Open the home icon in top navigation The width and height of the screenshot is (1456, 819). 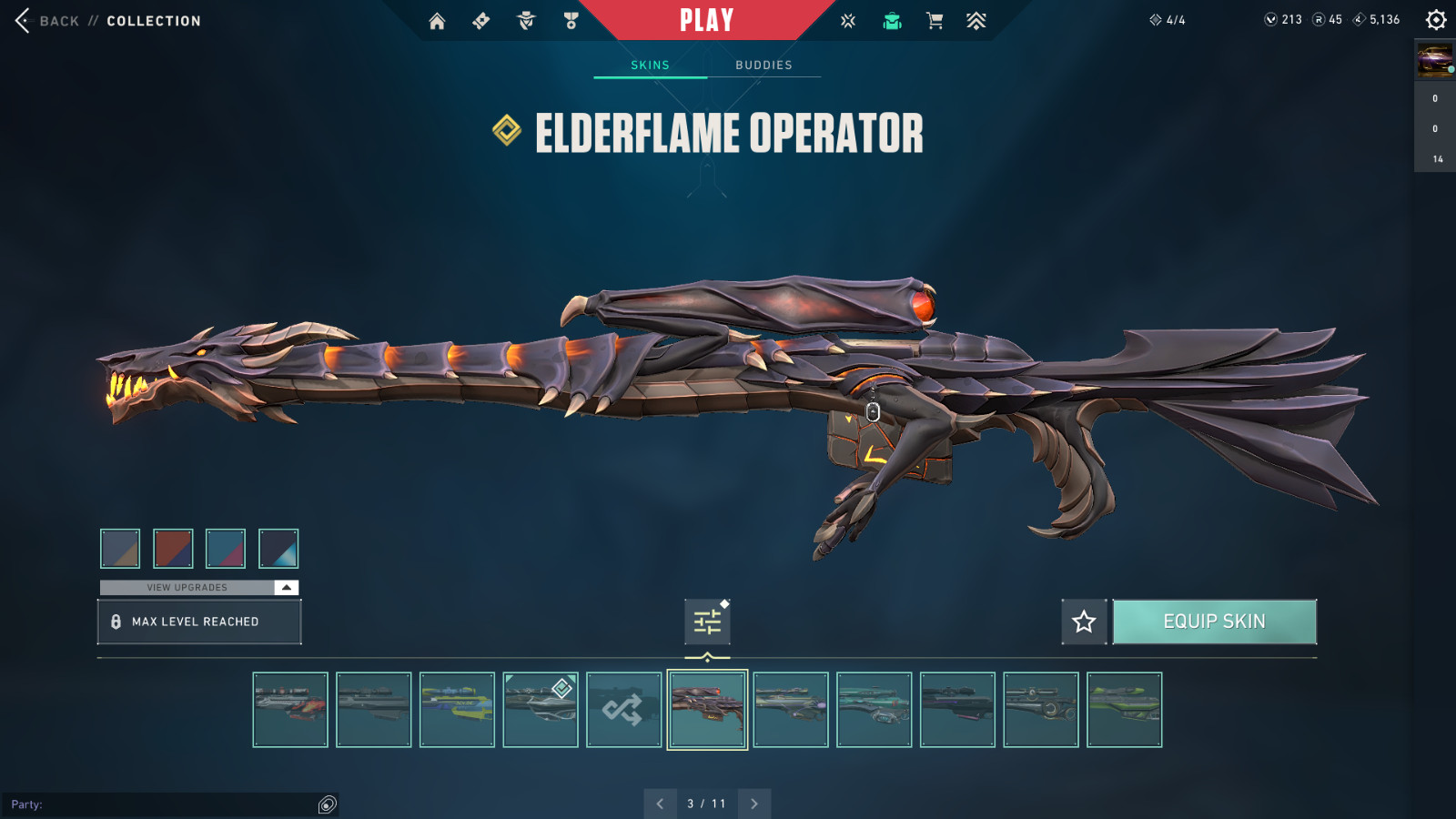pos(437,21)
